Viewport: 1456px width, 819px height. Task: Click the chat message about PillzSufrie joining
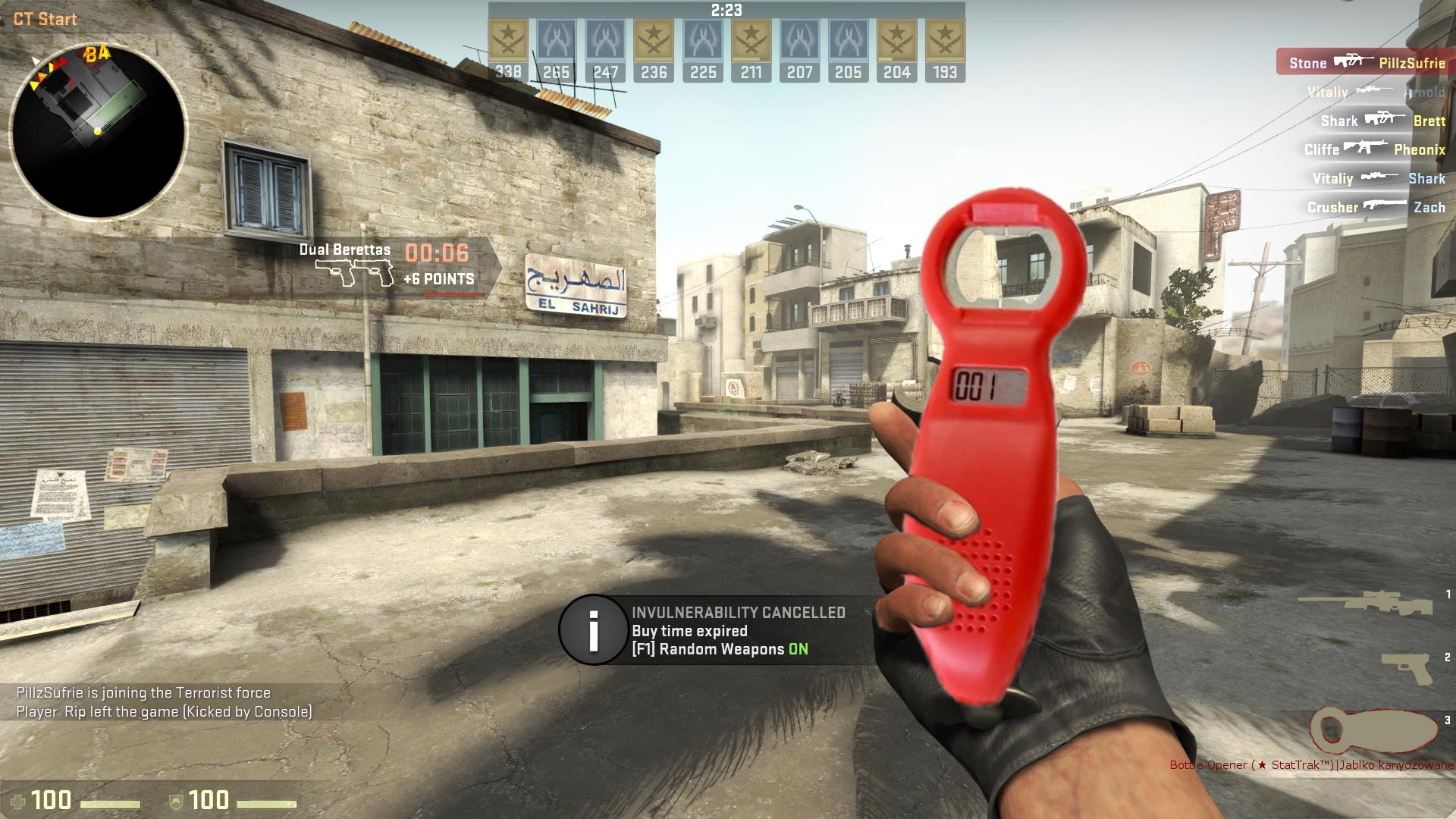pyautogui.click(x=144, y=692)
